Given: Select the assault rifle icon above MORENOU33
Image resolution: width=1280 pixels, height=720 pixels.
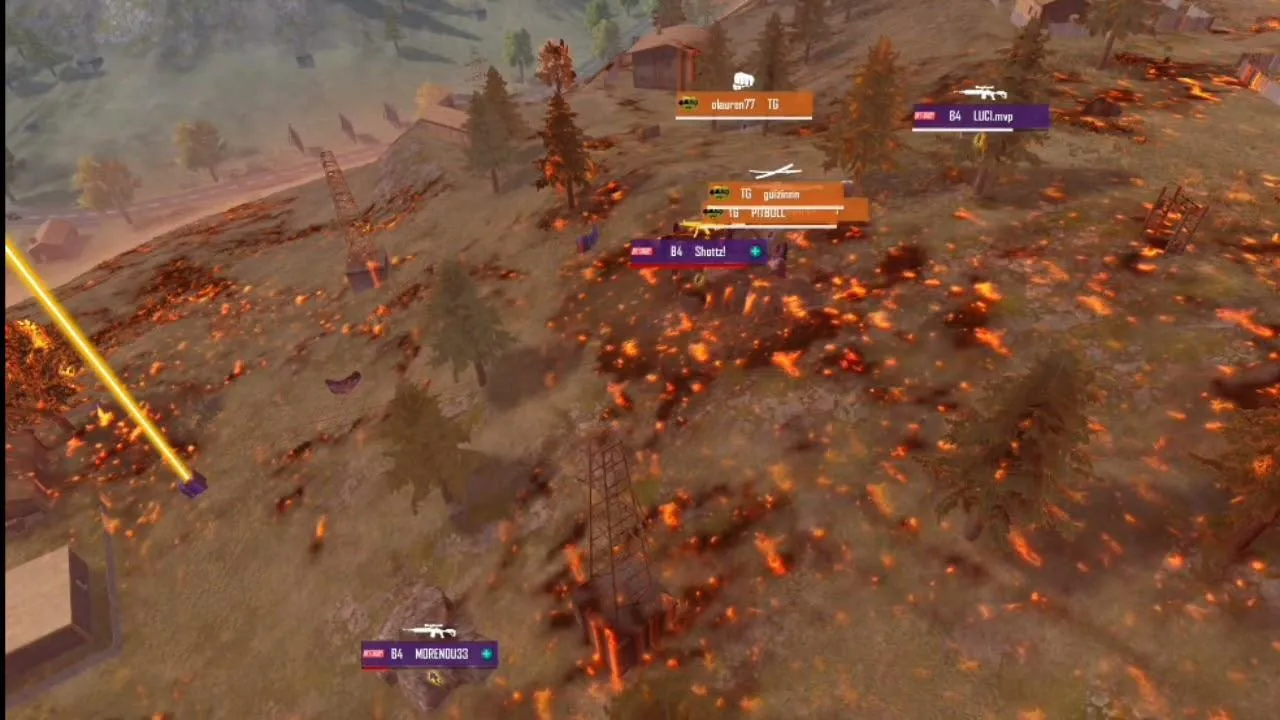Looking at the screenshot, I should click(x=430, y=631).
